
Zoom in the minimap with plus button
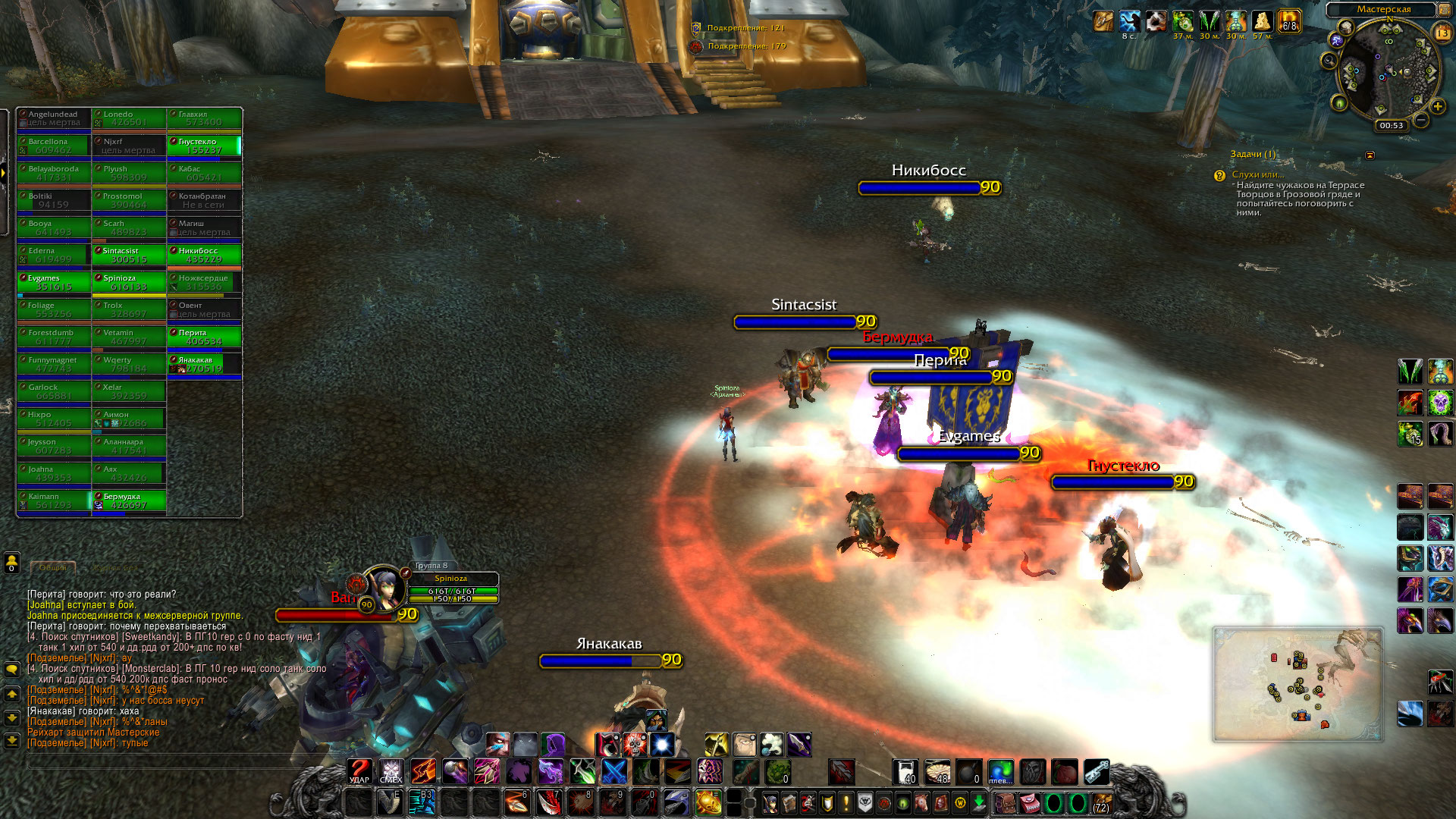pyautogui.click(x=1437, y=107)
